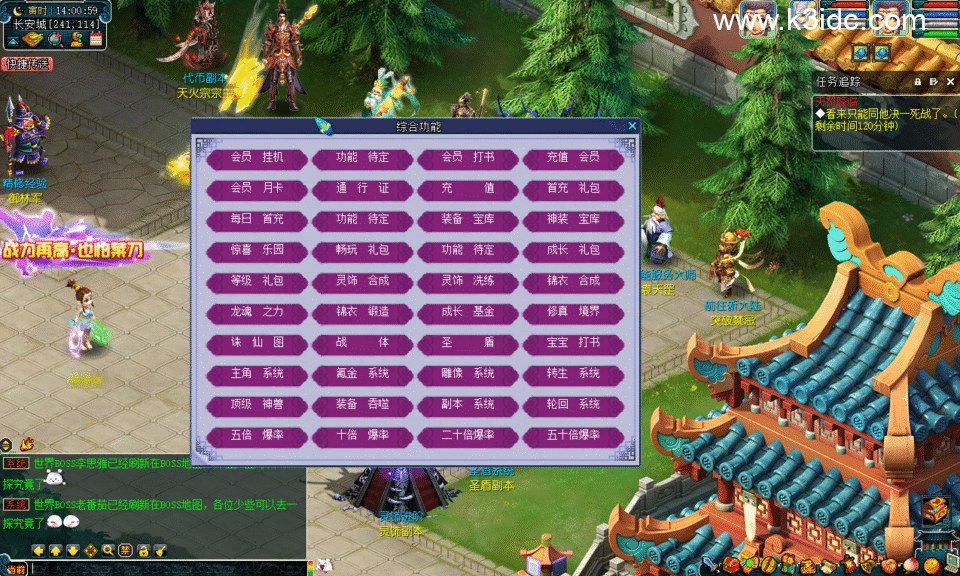Open the 转生 系统 menu
Screen dimensions: 960x576
click(573, 374)
